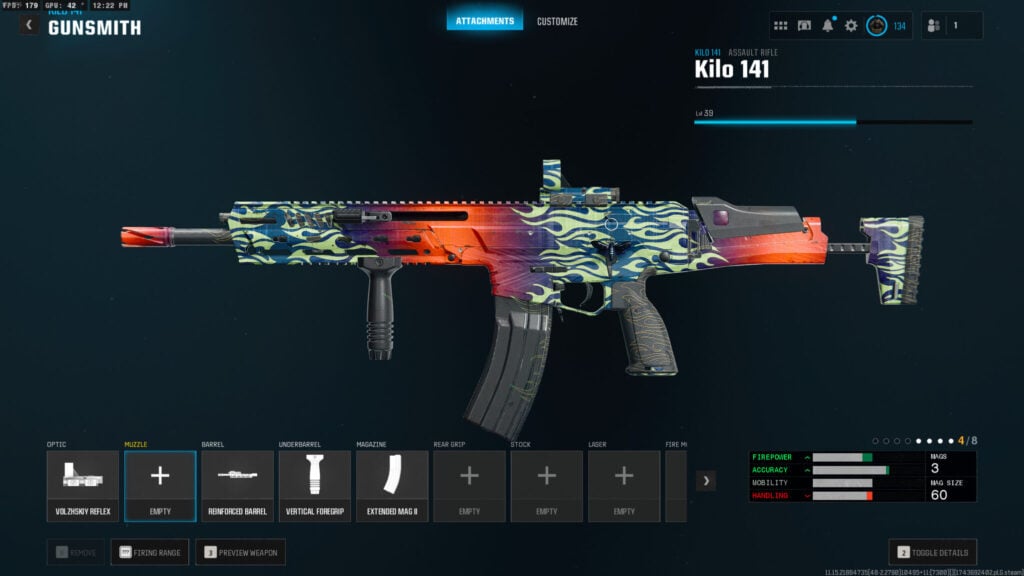Screen dimensions: 1024x576
Task: Open the notifications bell
Action: (828, 26)
